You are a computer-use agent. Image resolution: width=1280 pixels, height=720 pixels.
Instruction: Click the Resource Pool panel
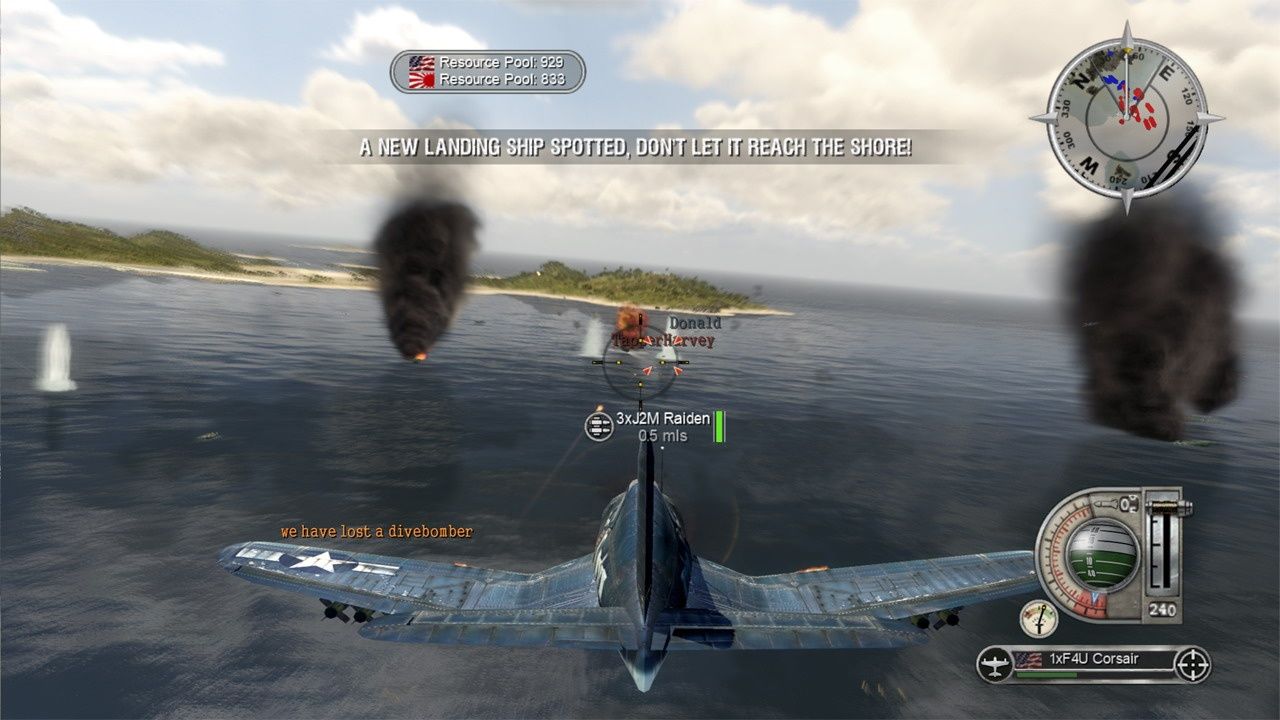[x=488, y=72]
